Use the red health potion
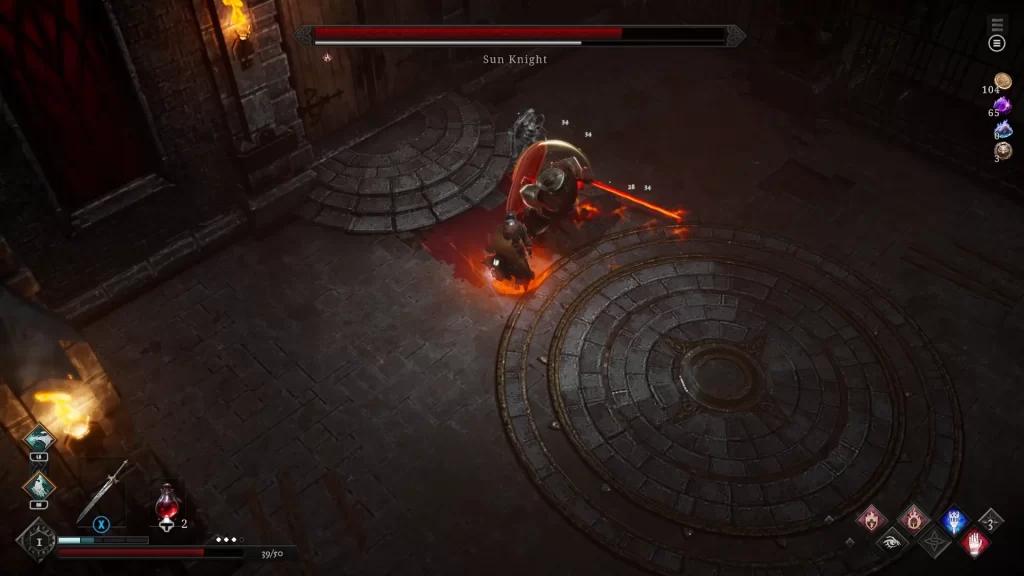The width and height of the screenshot is (1024, 576). [x=166, y=500]
